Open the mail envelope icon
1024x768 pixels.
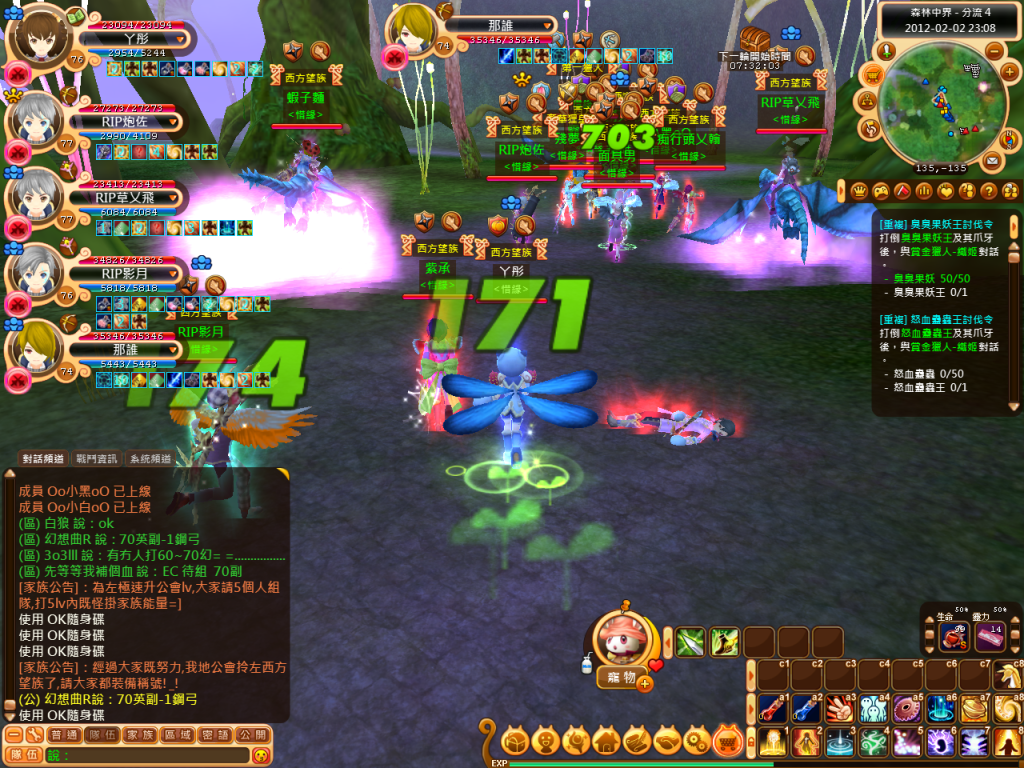pos(991,160)
